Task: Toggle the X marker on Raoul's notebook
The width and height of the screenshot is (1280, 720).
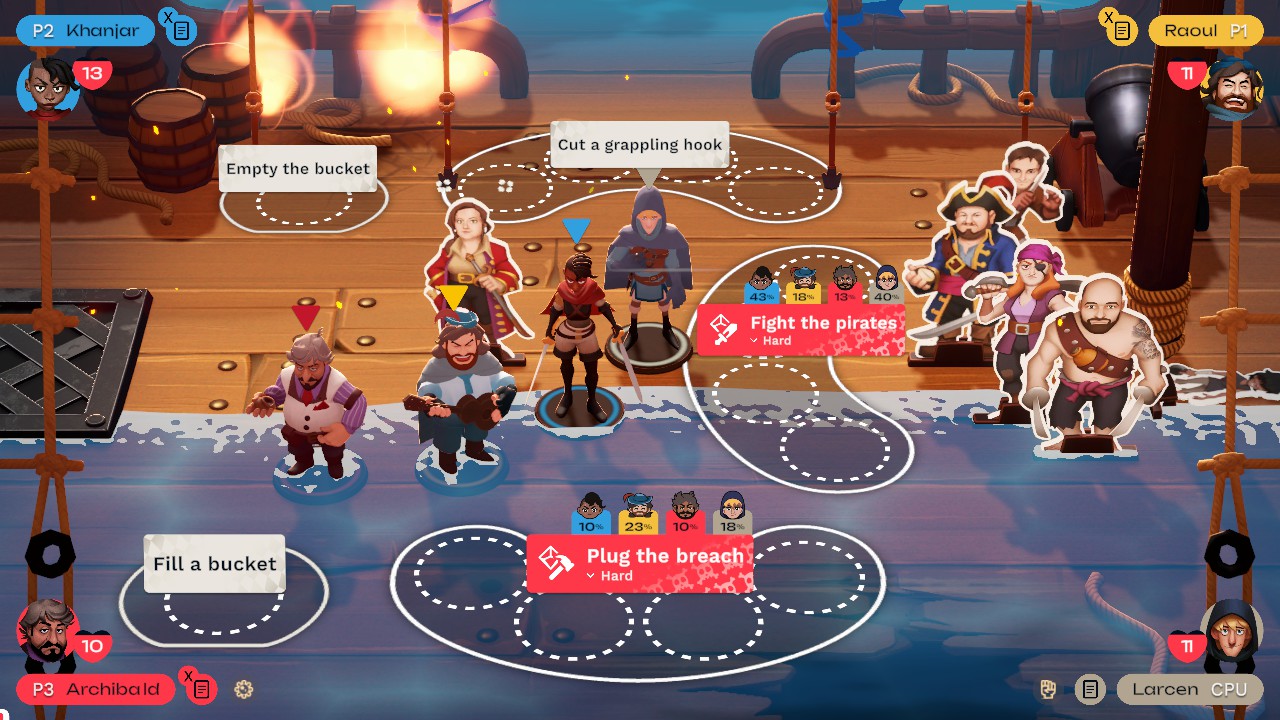Action: [x=1108, y=18]
